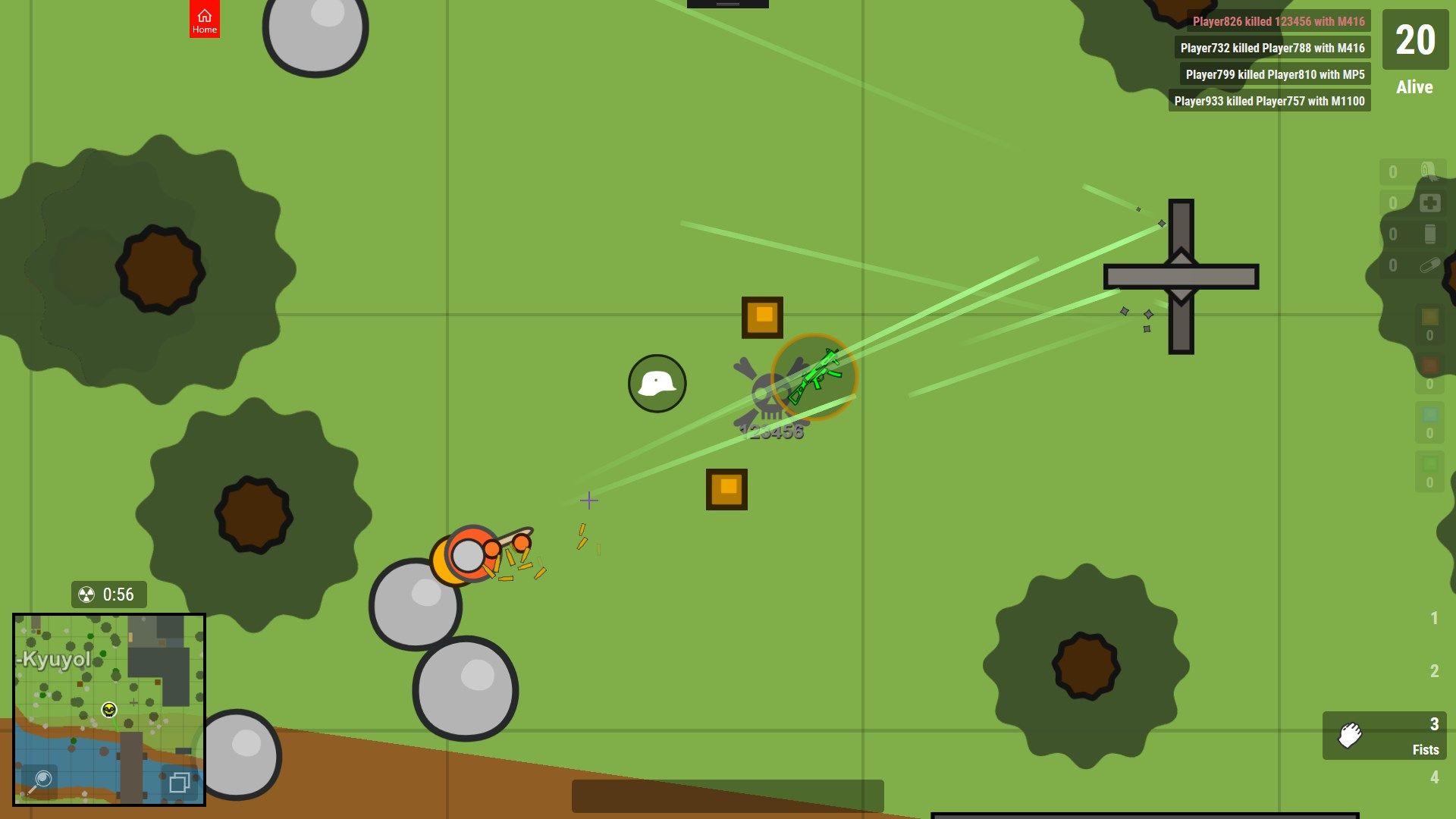Click the dropped green M416 weapon
The image size is (1456, 819).
[815, 375]
